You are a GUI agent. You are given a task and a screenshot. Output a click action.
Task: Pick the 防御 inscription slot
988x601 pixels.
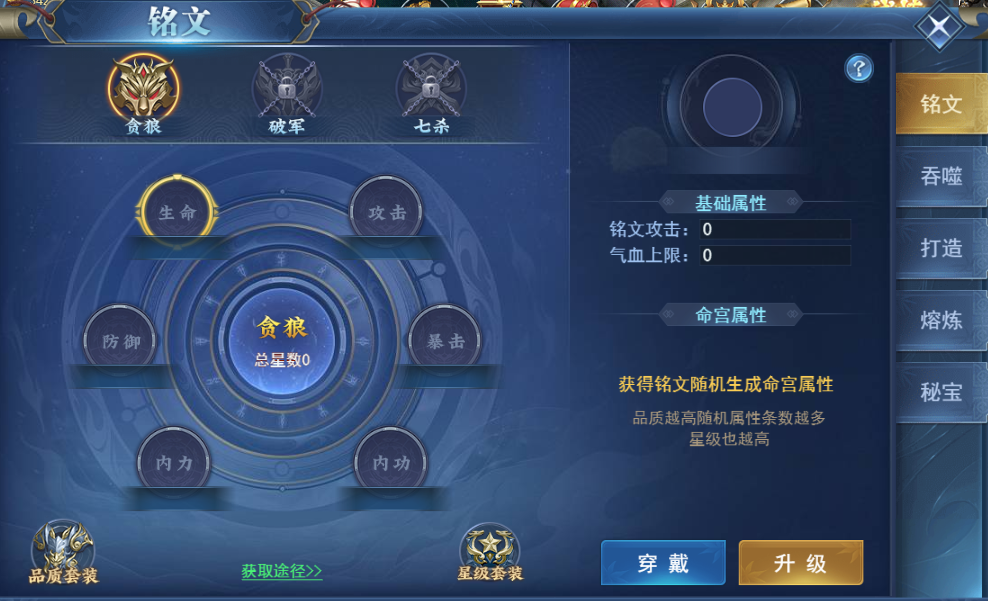(120, 341)
